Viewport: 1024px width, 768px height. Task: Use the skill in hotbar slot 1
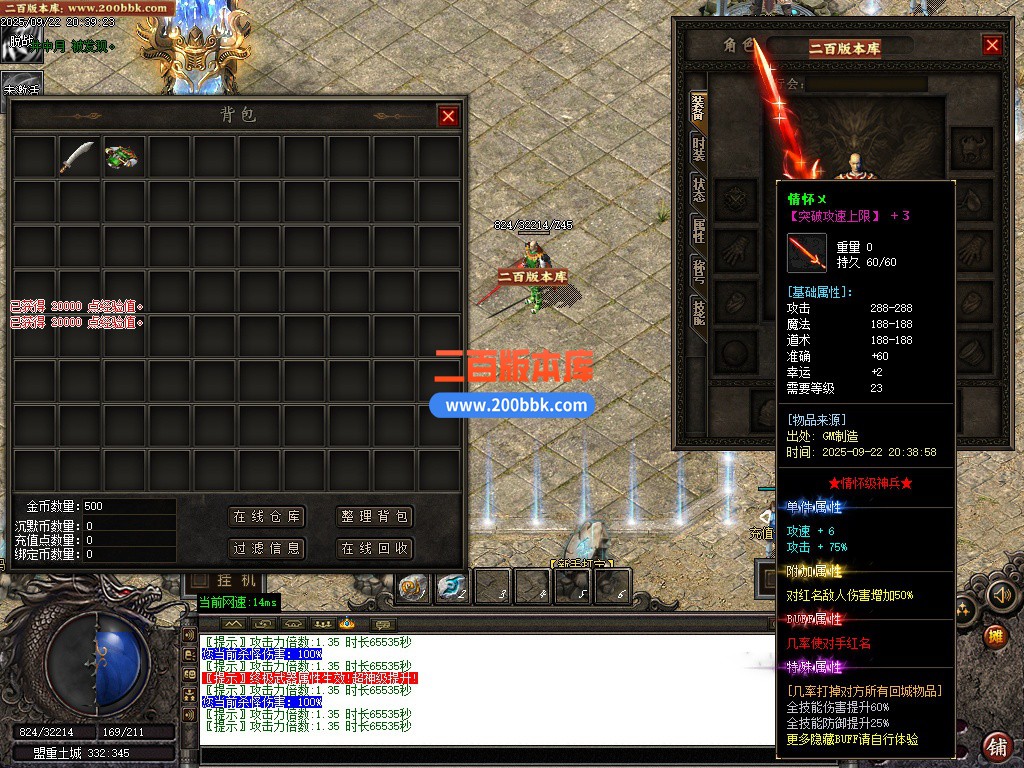click(x=414, y=587)
